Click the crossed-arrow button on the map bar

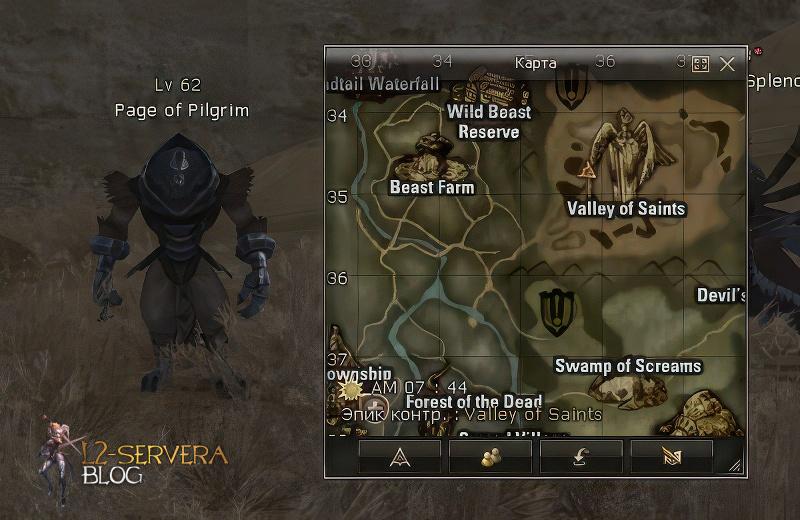point(671,455)
